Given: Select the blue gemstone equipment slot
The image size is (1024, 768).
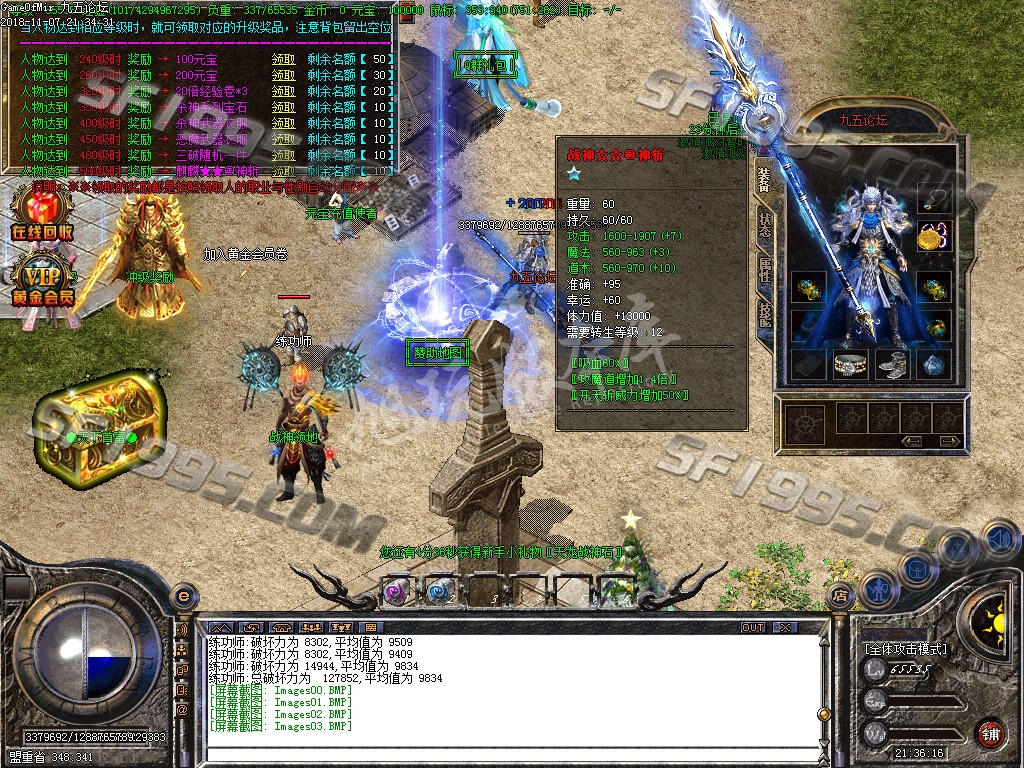Looking at the screenshot, I should pos(933,365).
